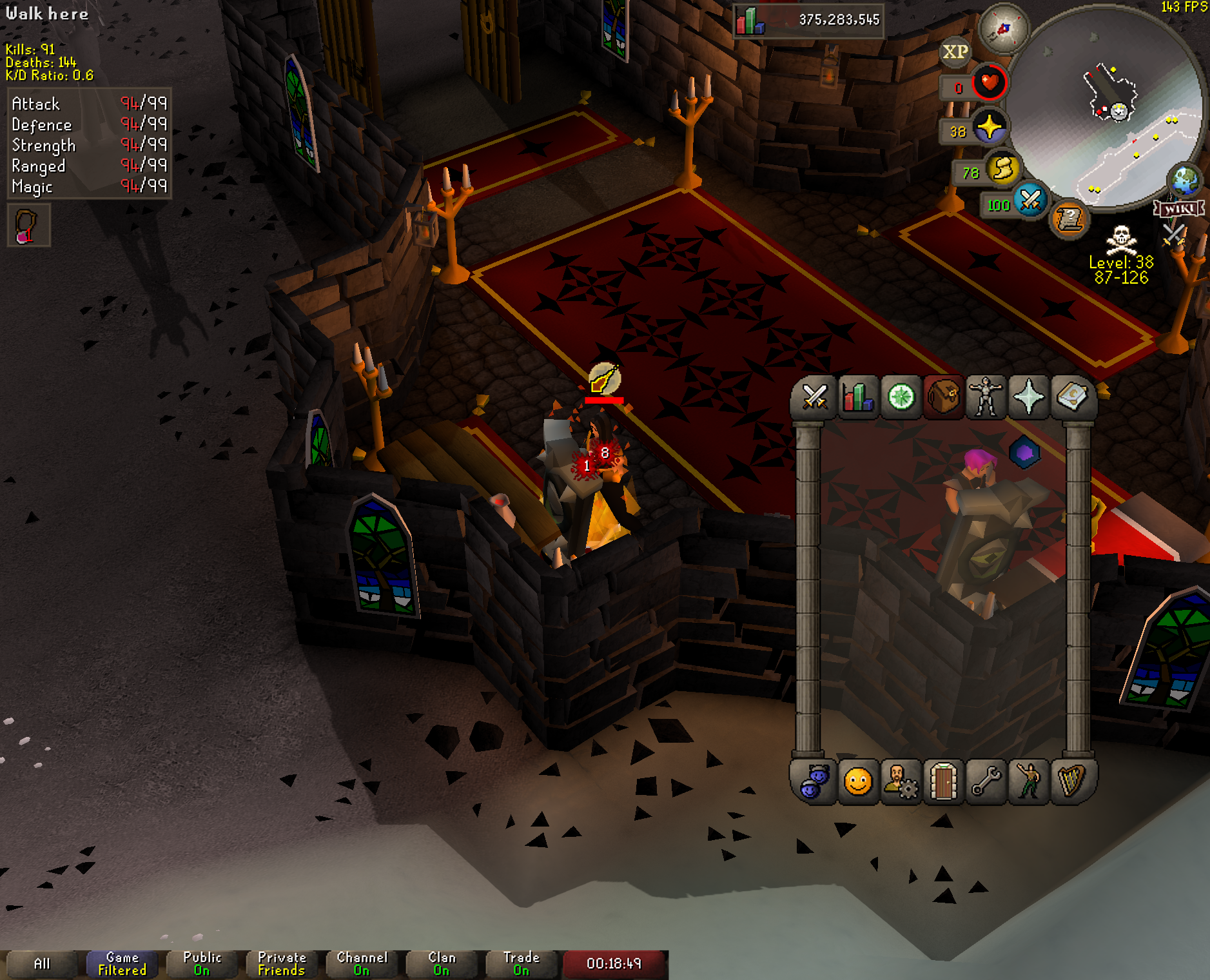Image resolution: width=1210 pixels, height=980 pixels.
Task: Open the Inventory backpack tab
Action: pyautogui.click(x=944, y=397)
